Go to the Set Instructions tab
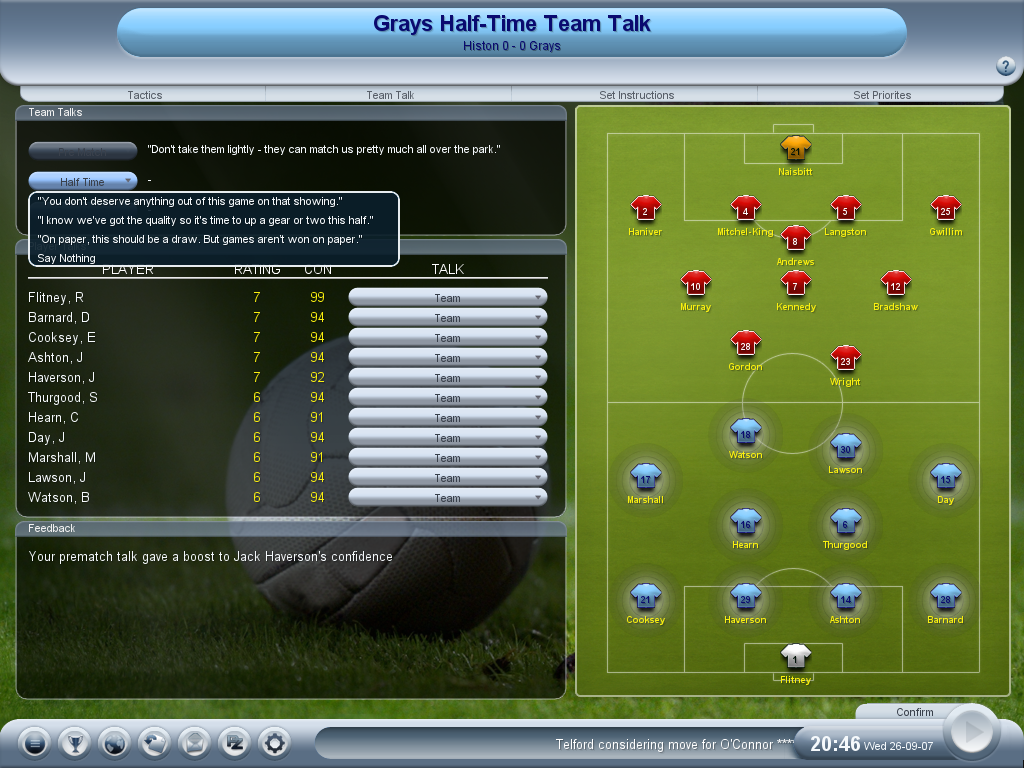This screenshot has height=768, width=1024. tap(636, 95)
